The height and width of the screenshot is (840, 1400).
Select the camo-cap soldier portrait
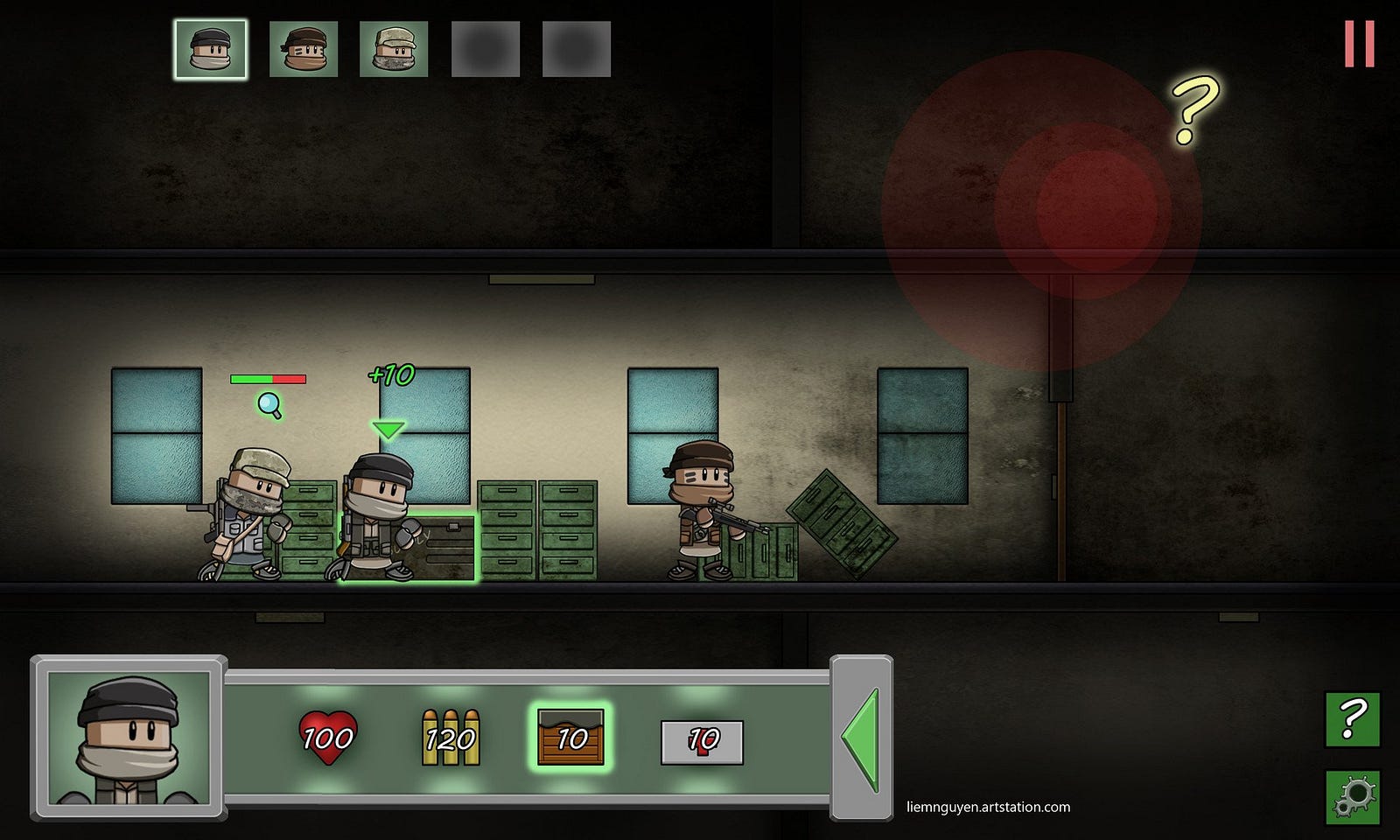click(x=394, y=50)
